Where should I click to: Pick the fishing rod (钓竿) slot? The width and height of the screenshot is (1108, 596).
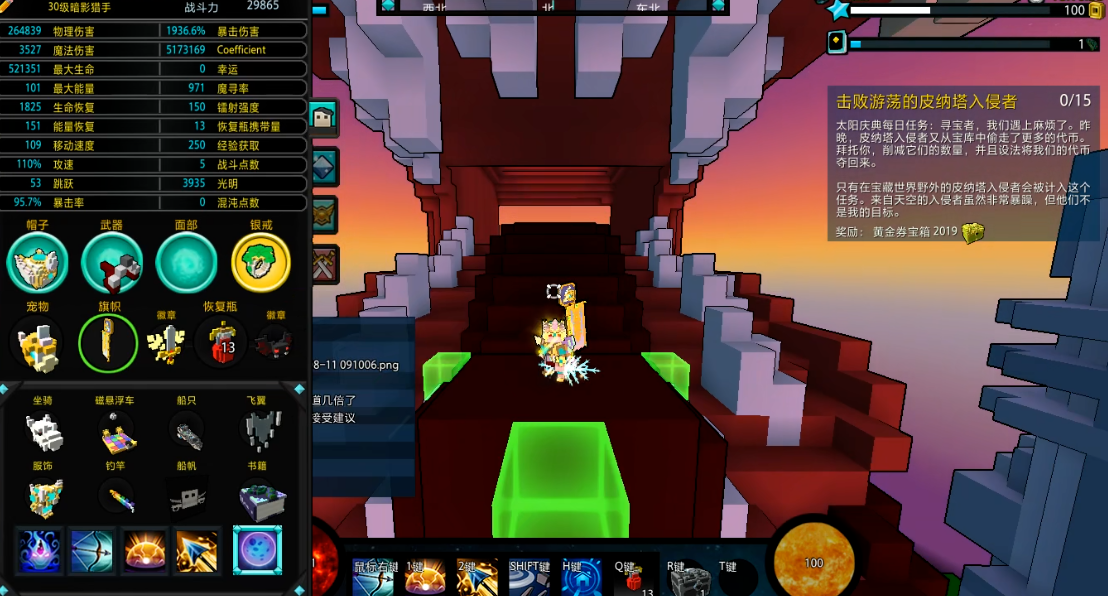pos(118,497)
